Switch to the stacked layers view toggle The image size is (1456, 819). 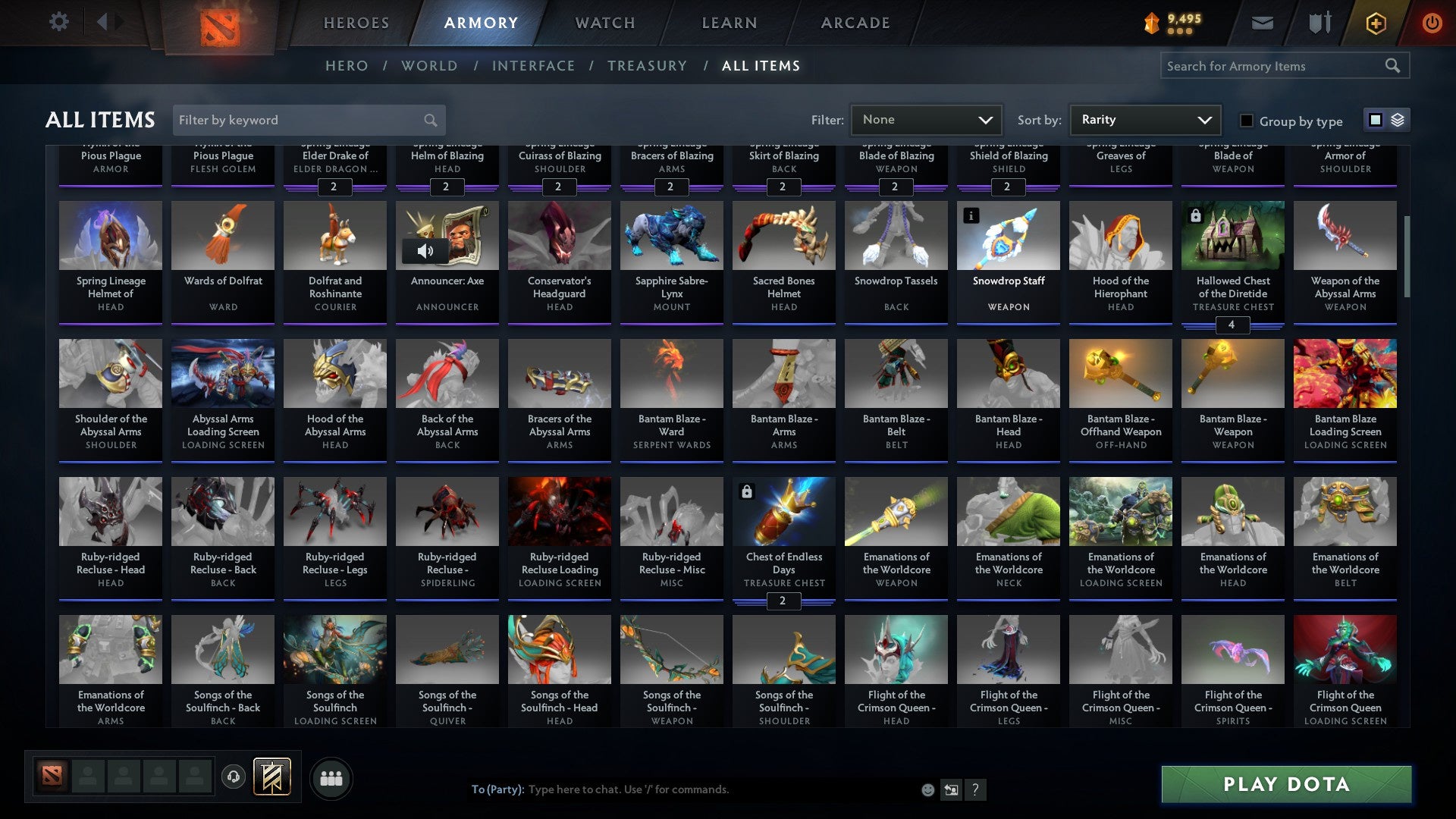[x=1398, y=120]
